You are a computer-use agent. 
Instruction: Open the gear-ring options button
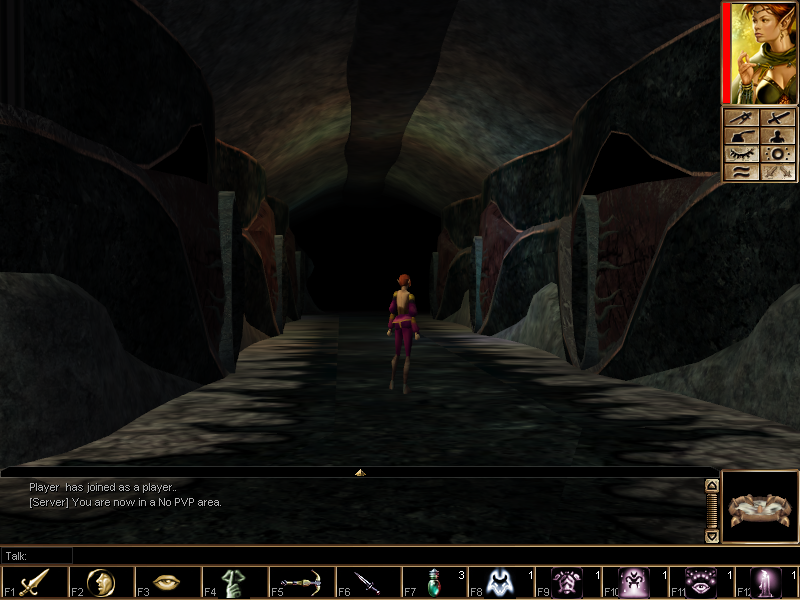click(779, 155)
